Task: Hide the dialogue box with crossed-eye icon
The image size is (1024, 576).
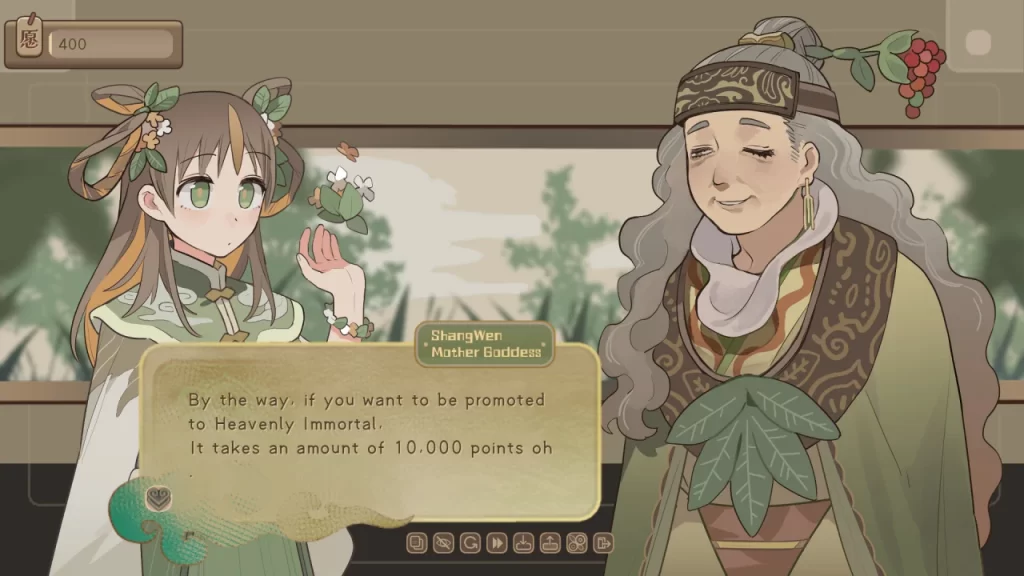Action: pyautogui.click(x=444, y=543)
